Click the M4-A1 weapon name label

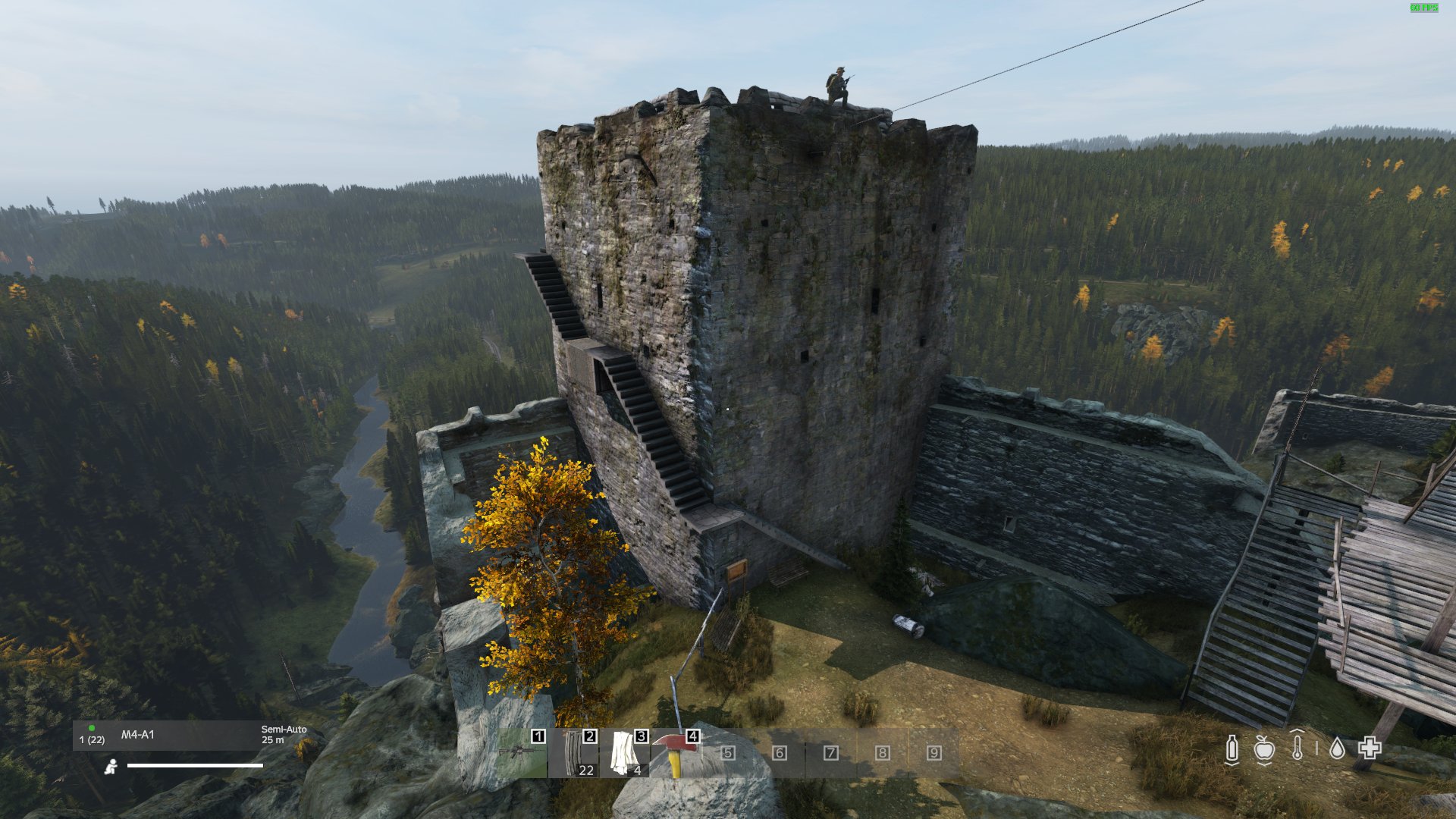click(137, 733)
